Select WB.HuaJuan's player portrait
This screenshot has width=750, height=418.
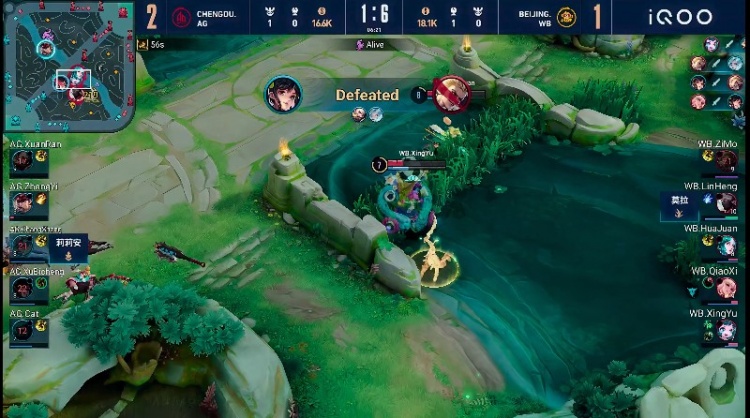[x=727, y=246]
